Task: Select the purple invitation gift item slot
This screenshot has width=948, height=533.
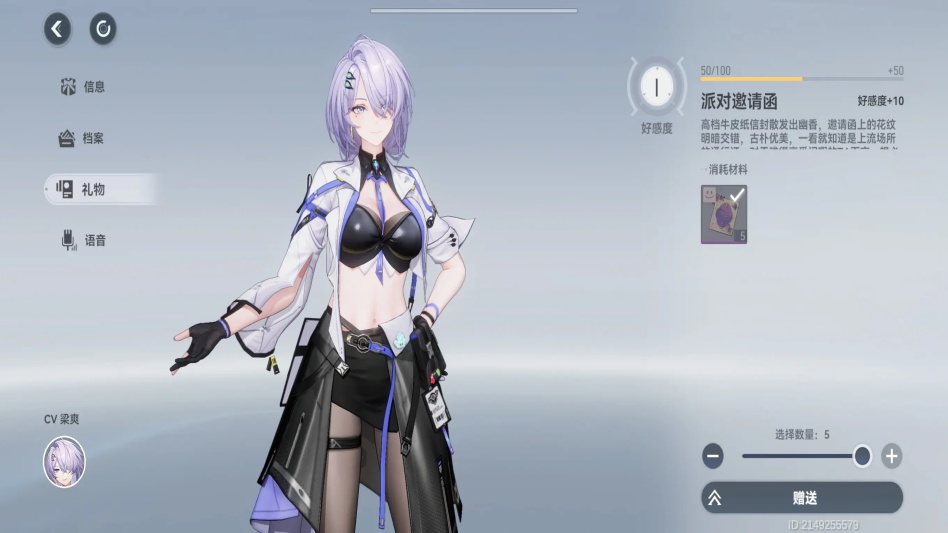Action: pyautogui.click(x=724, y=214)
